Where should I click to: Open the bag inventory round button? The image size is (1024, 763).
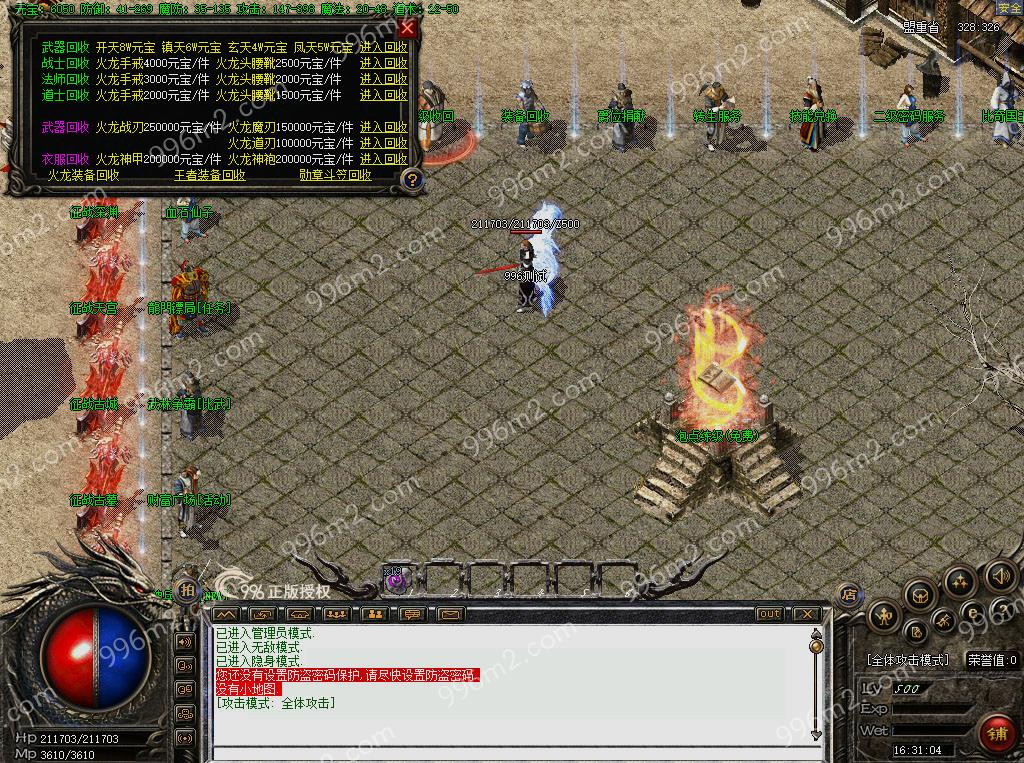tap(919, 596)
